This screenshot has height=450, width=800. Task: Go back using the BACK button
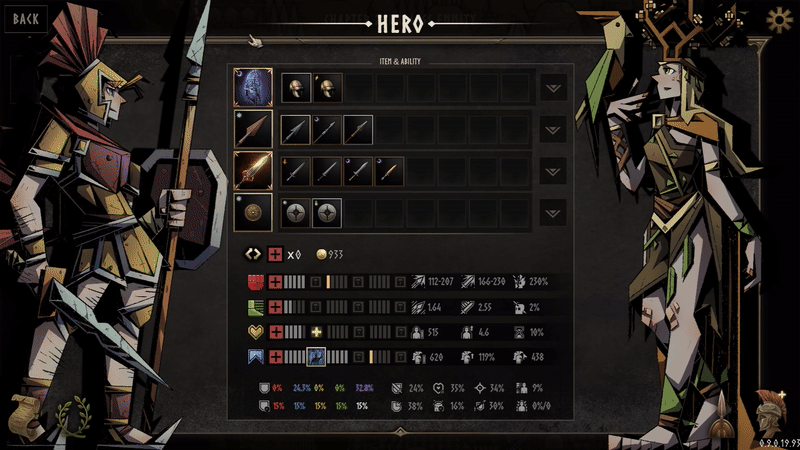[x=26, y=18]
